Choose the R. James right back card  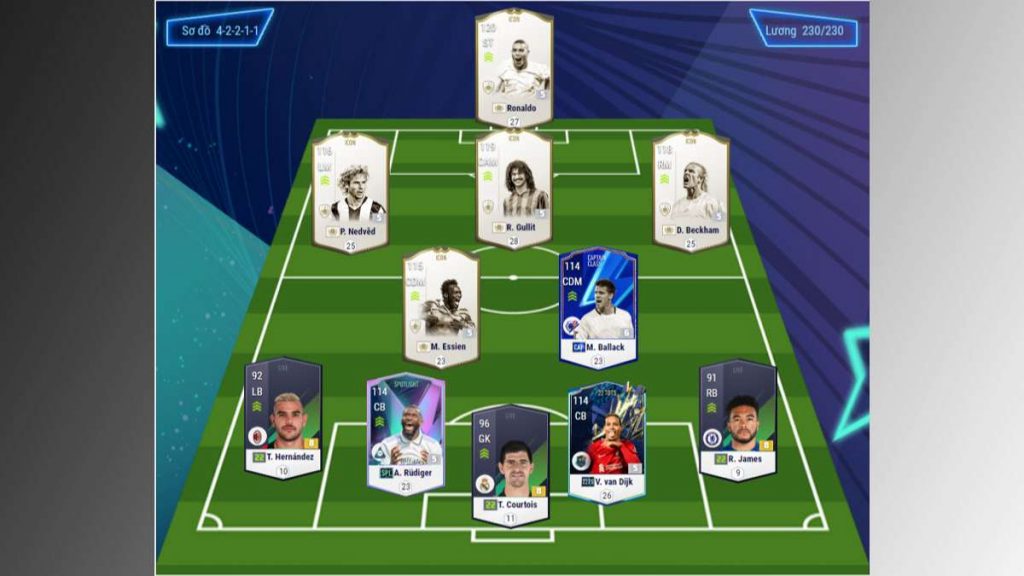click(x=738, y=417)
